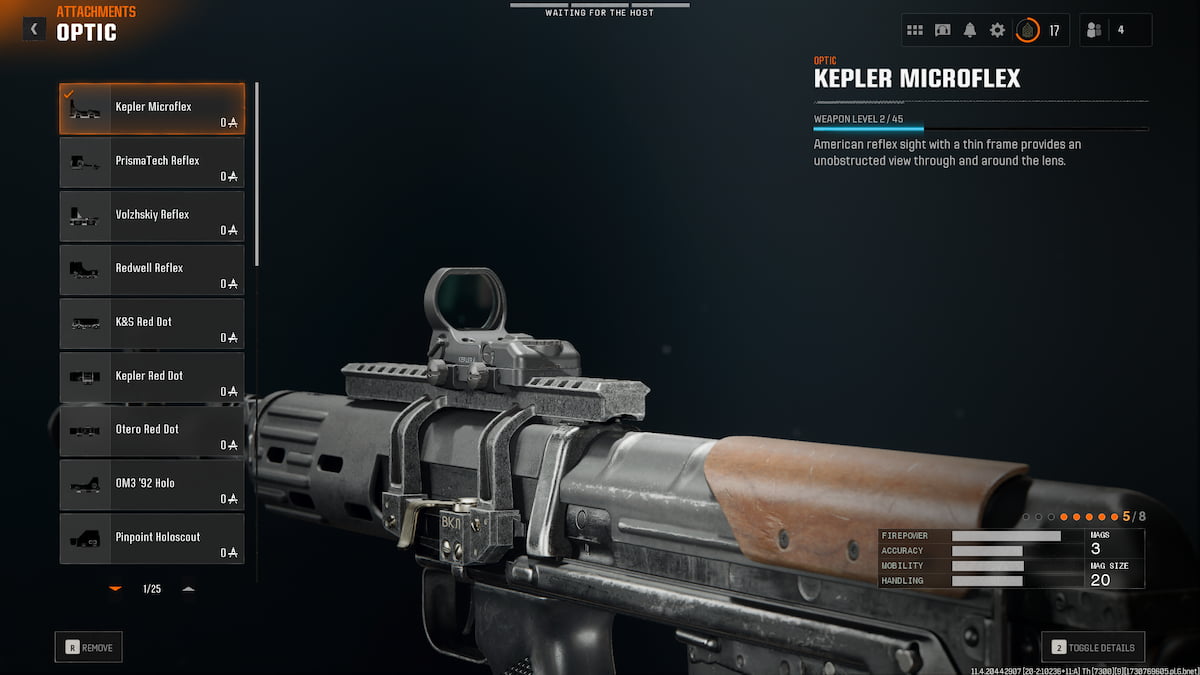Open the grid menu icon
Image resolution: width=1200 pixels, height=675 pixels.
915,30
